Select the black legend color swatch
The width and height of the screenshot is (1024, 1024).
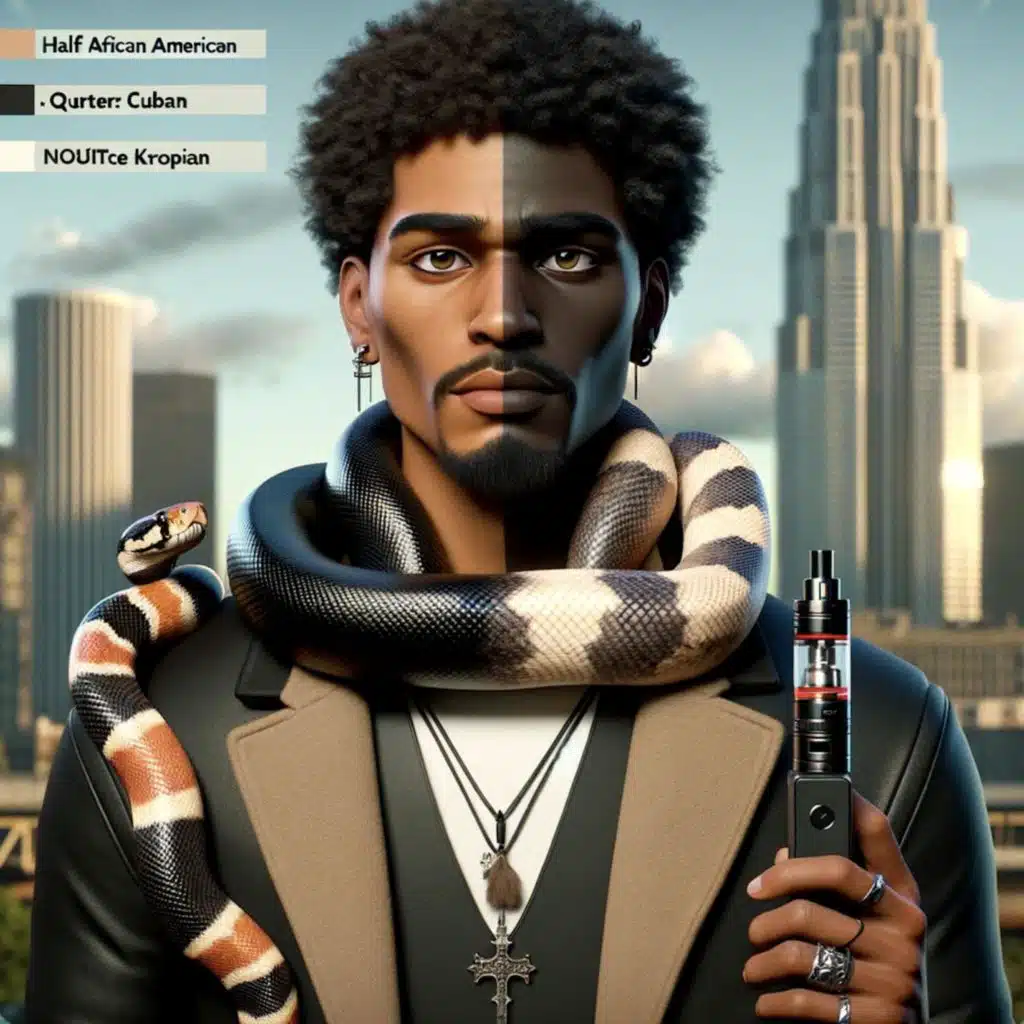[x=17, y=100]
